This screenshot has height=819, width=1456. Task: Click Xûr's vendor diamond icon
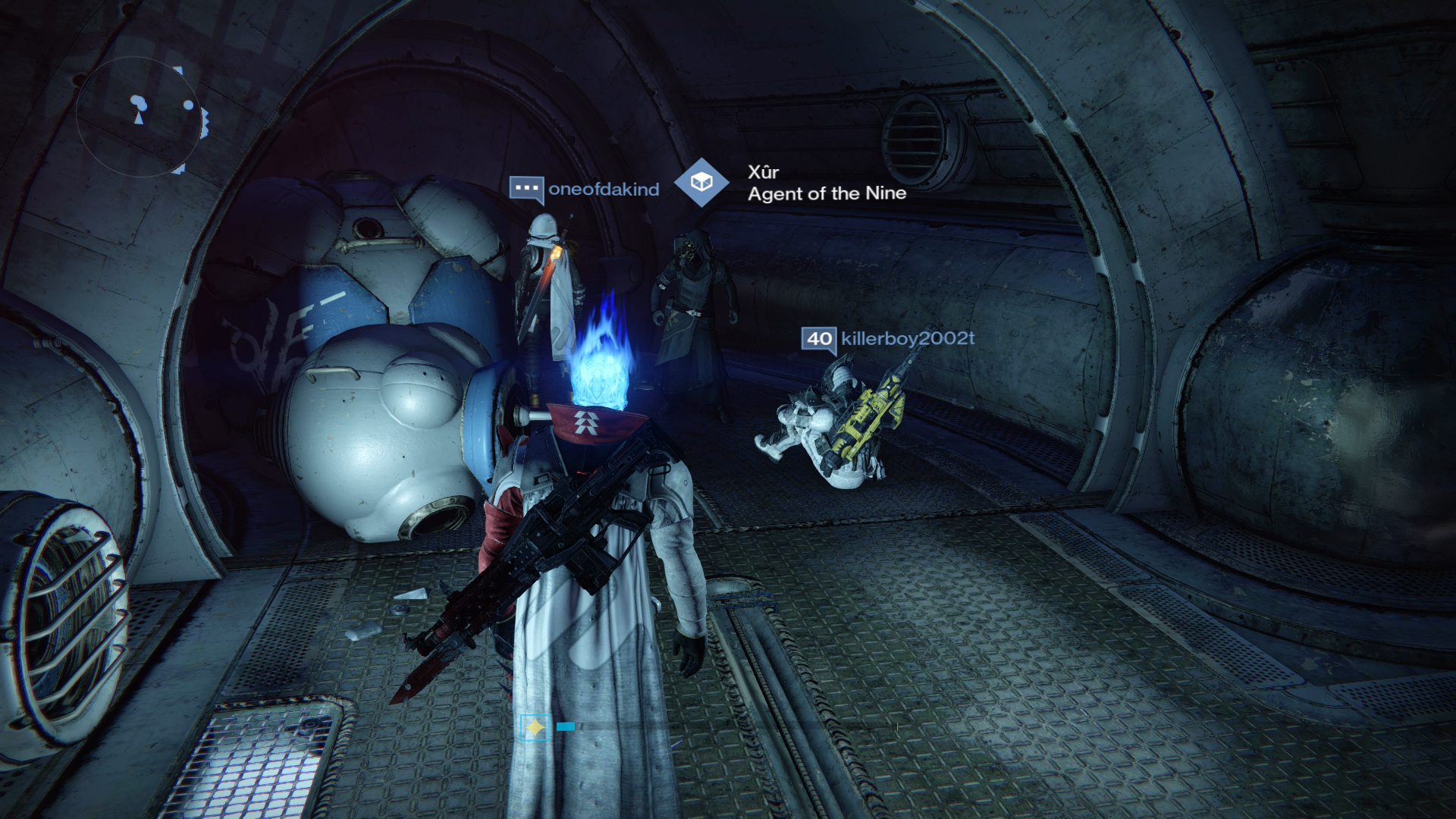(x=701, y=183)
